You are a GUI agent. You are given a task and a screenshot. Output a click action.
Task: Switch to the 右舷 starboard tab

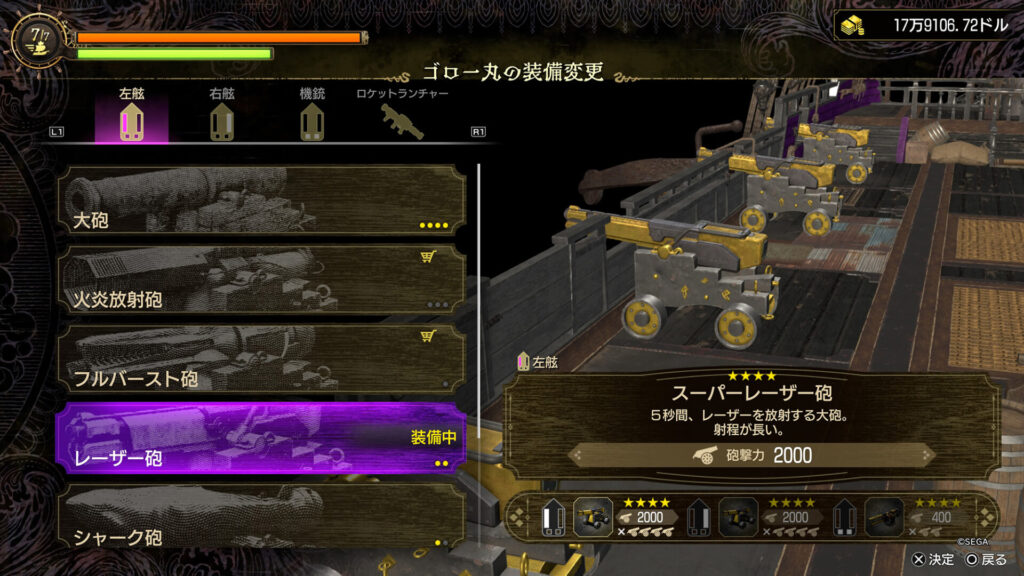point(221,120)
